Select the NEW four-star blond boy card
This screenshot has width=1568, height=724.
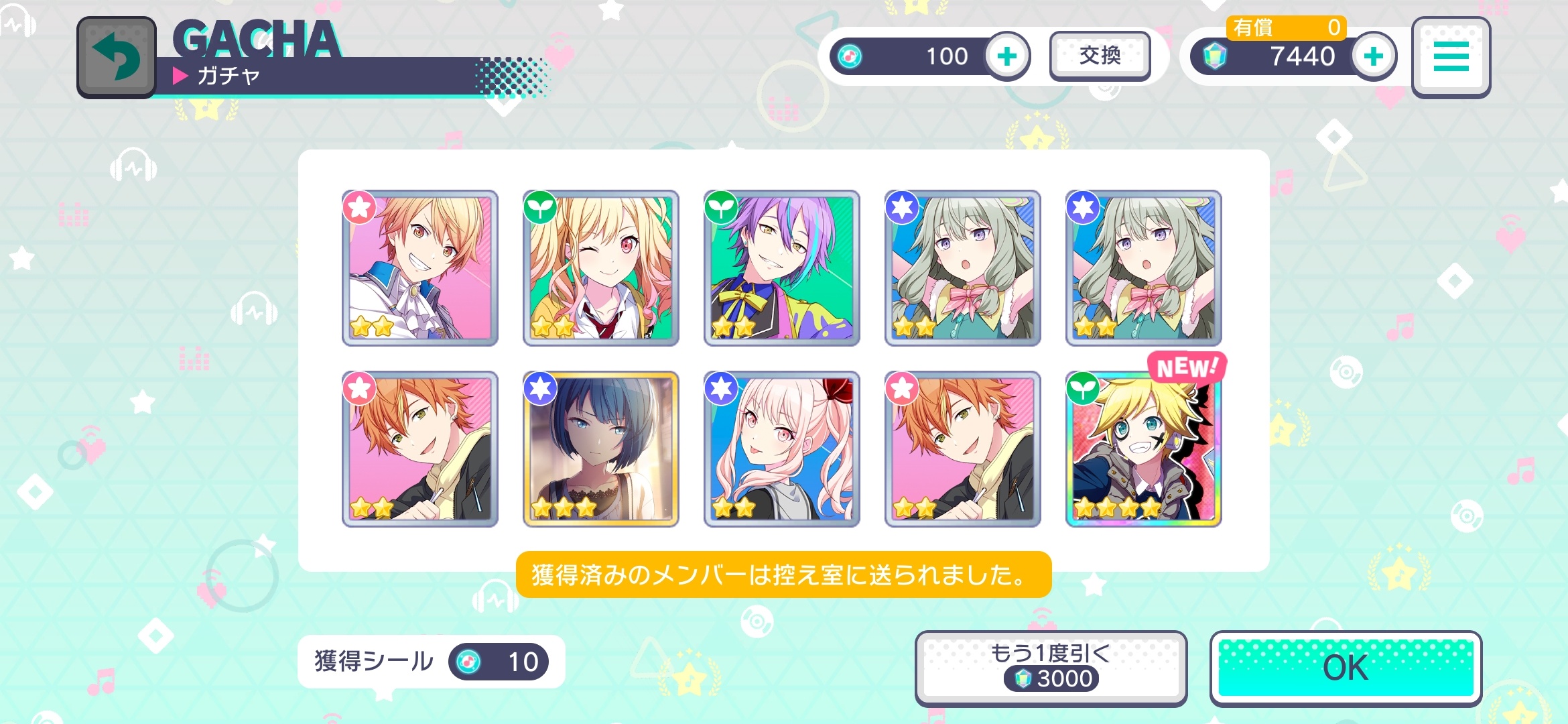tap(1143, 449)
